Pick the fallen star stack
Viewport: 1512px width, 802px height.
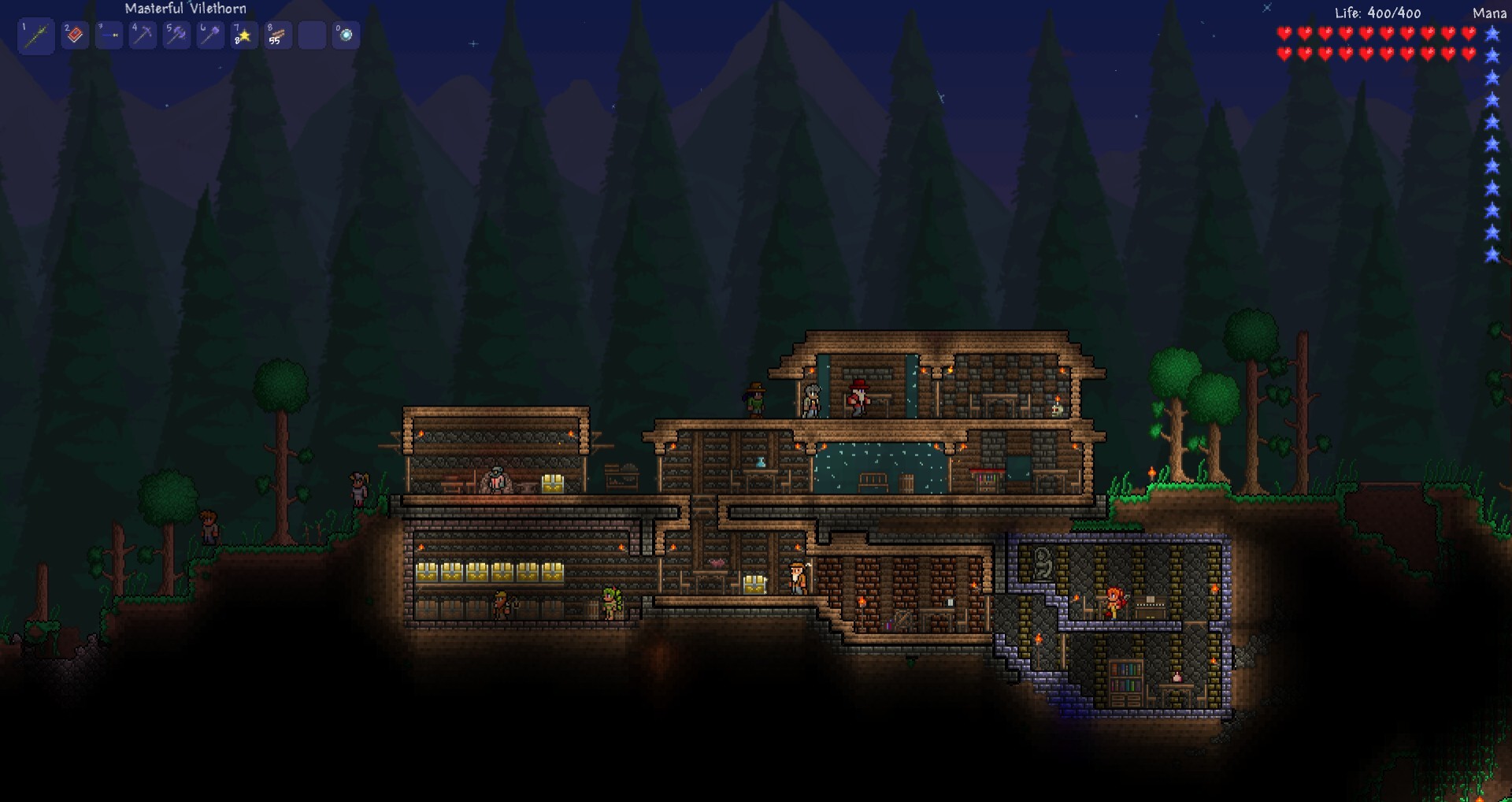point(244,35)
